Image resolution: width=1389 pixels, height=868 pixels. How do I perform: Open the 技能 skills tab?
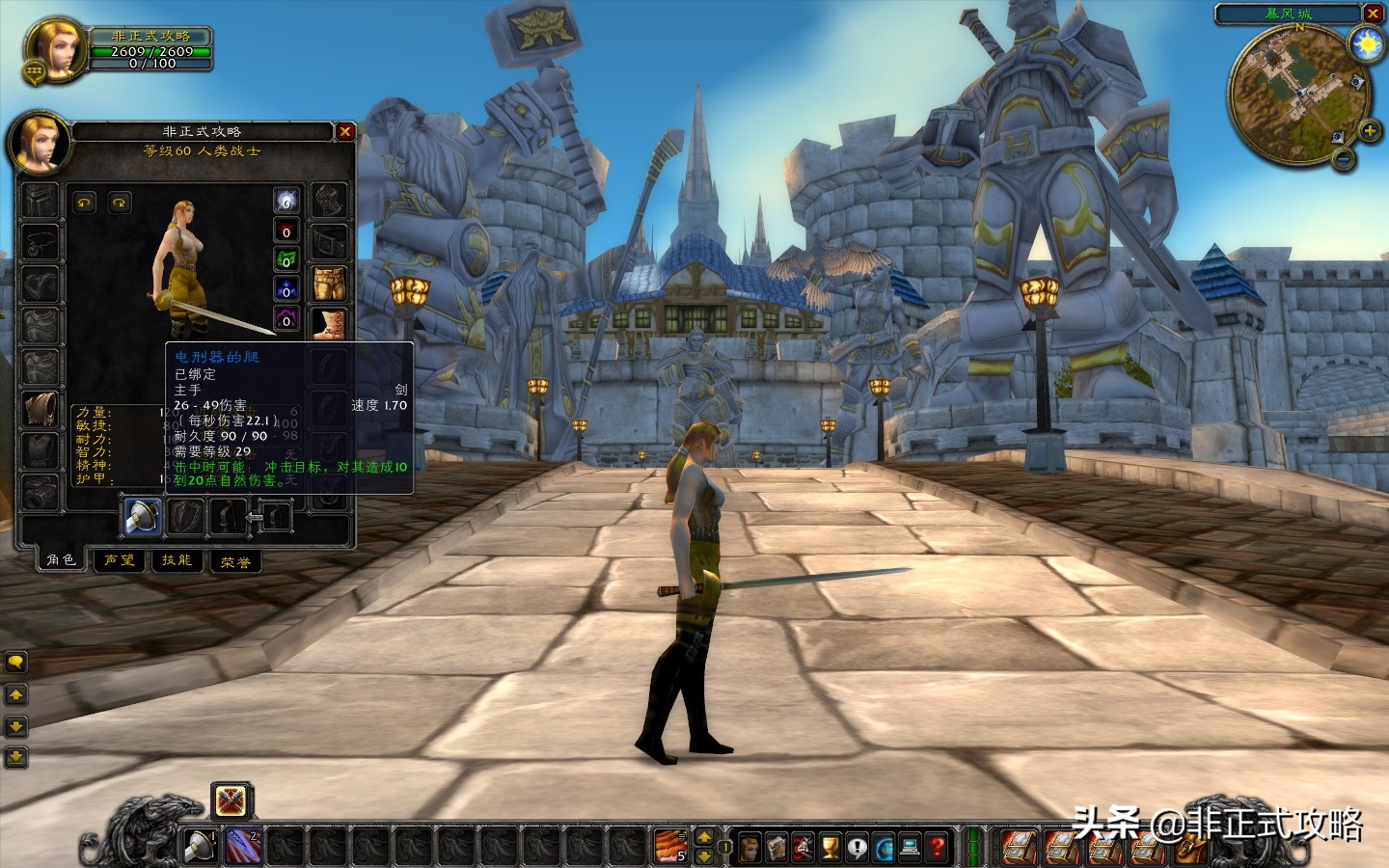(177, 560)
